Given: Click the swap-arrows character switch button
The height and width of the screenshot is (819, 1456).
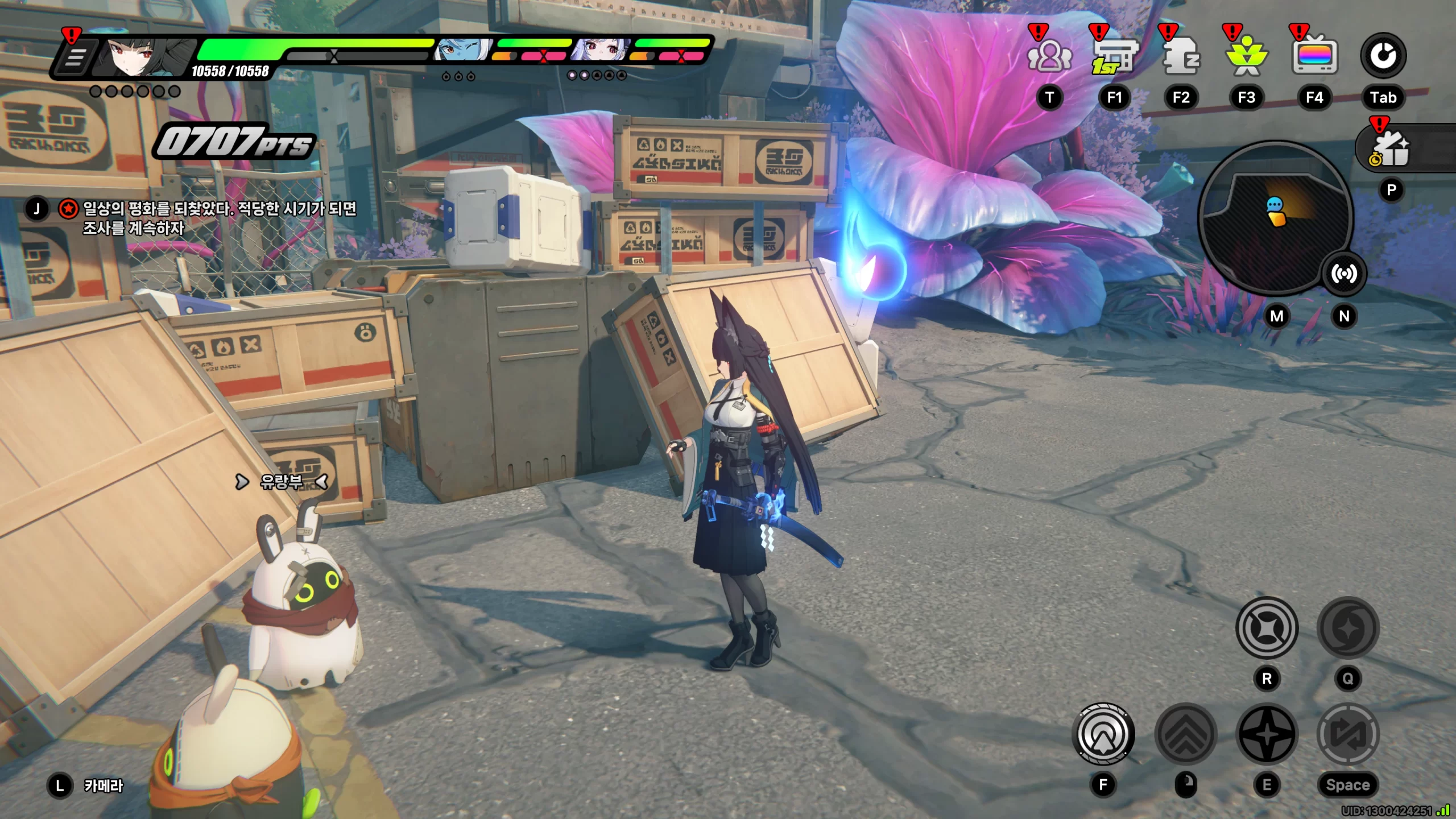Looking at the screenshot, I should [1348, 734].
